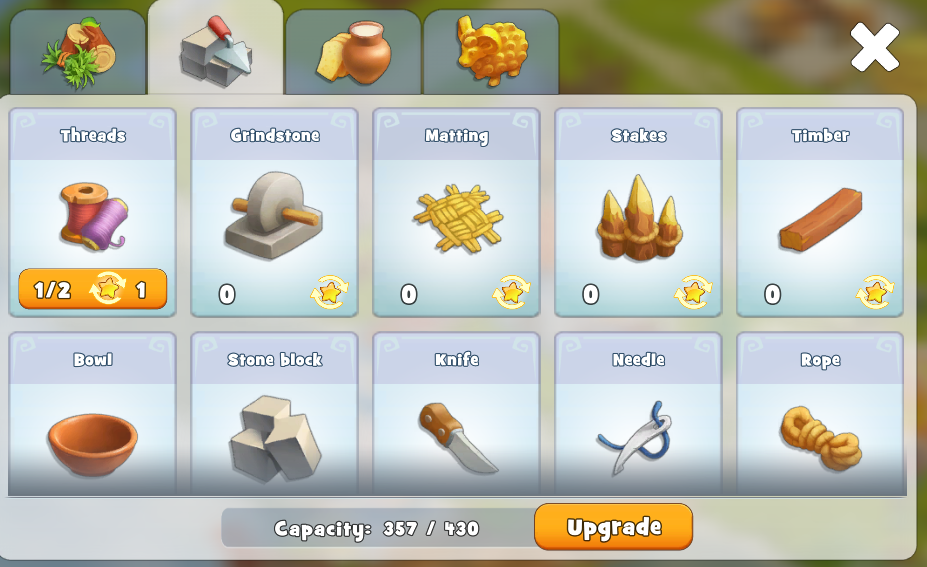Viewport: 927px width, 567px height.
Task: Open the golden ram tab
Action: pyautogui.click(x=490, y=51)
